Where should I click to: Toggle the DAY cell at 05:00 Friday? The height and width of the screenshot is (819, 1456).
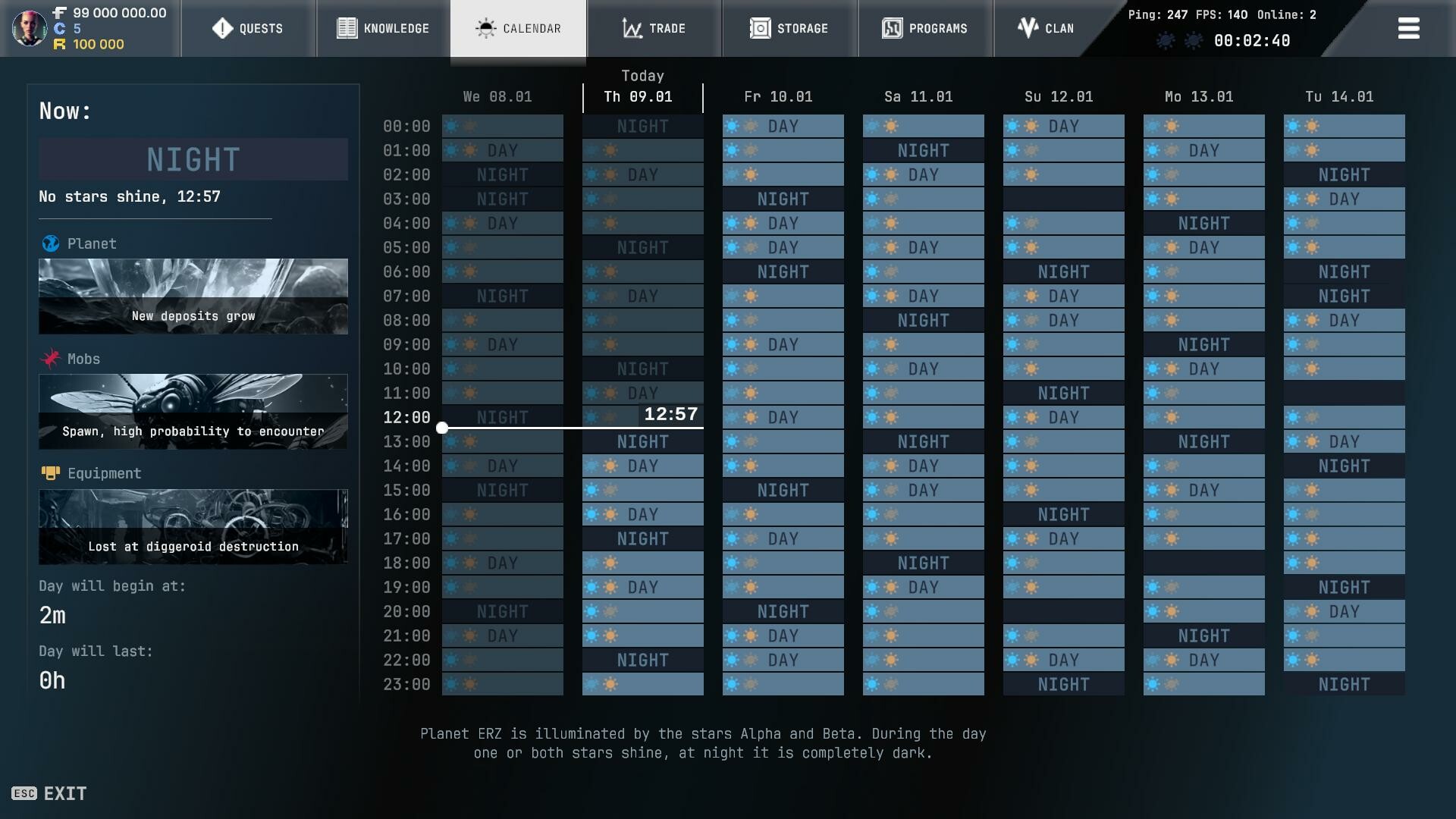pyautogui.click(x=782, y=247)
